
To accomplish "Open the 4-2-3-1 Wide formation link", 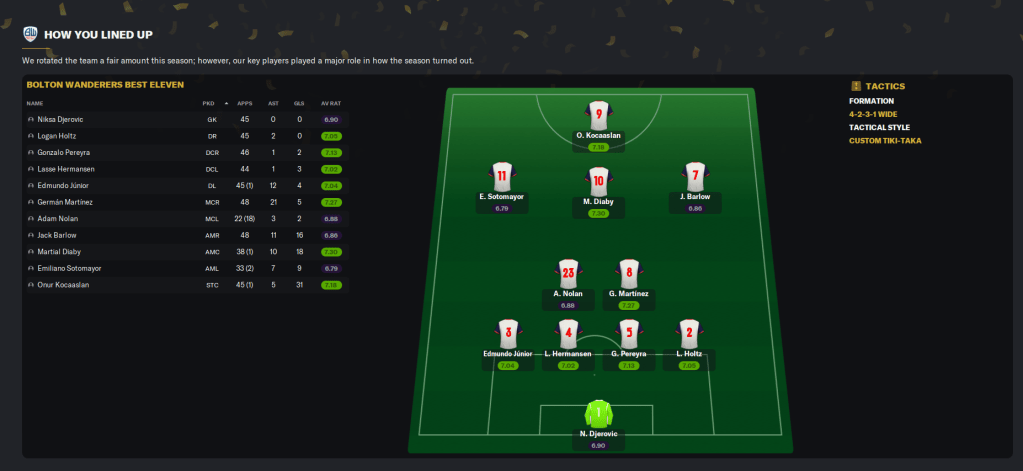I will point(875,114).
